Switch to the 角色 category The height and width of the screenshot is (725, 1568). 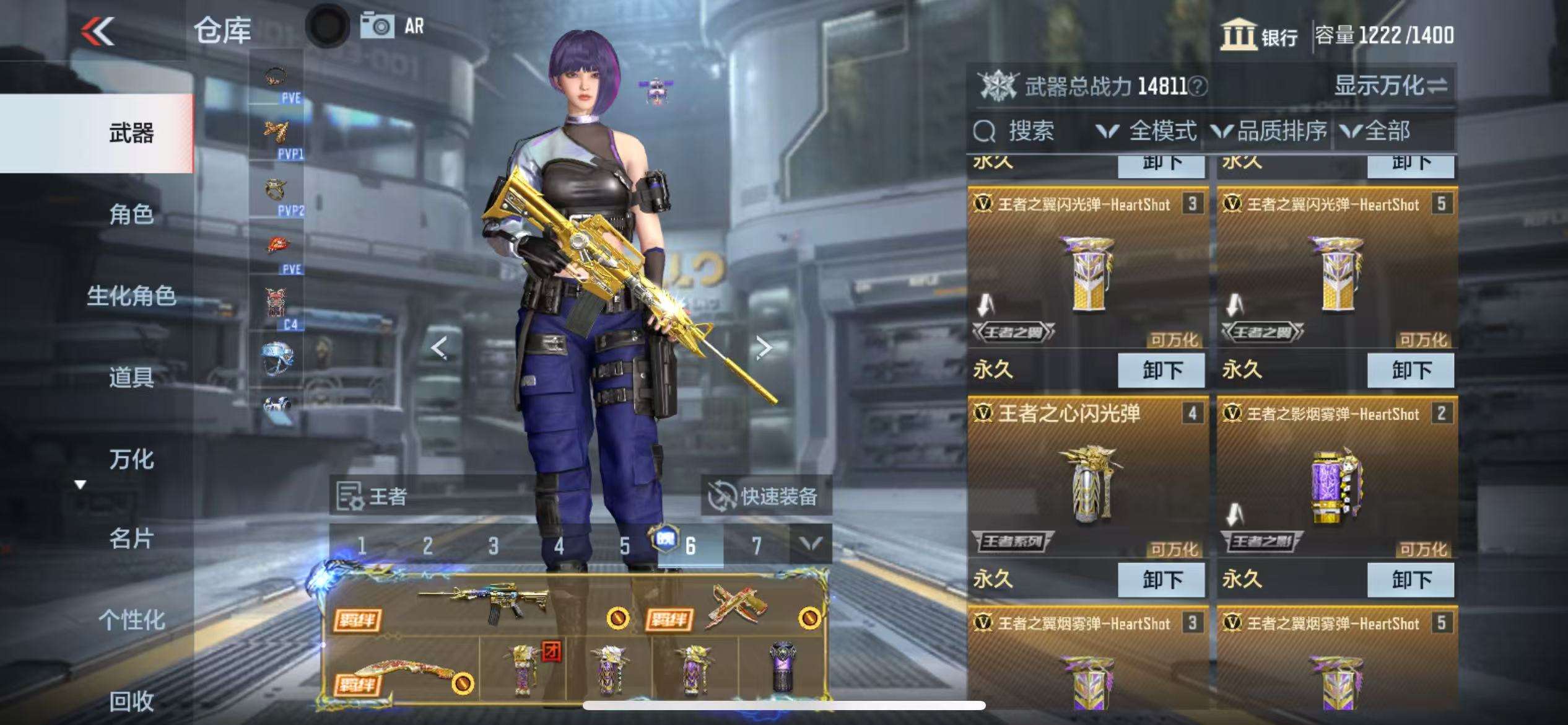pos(131,214)
